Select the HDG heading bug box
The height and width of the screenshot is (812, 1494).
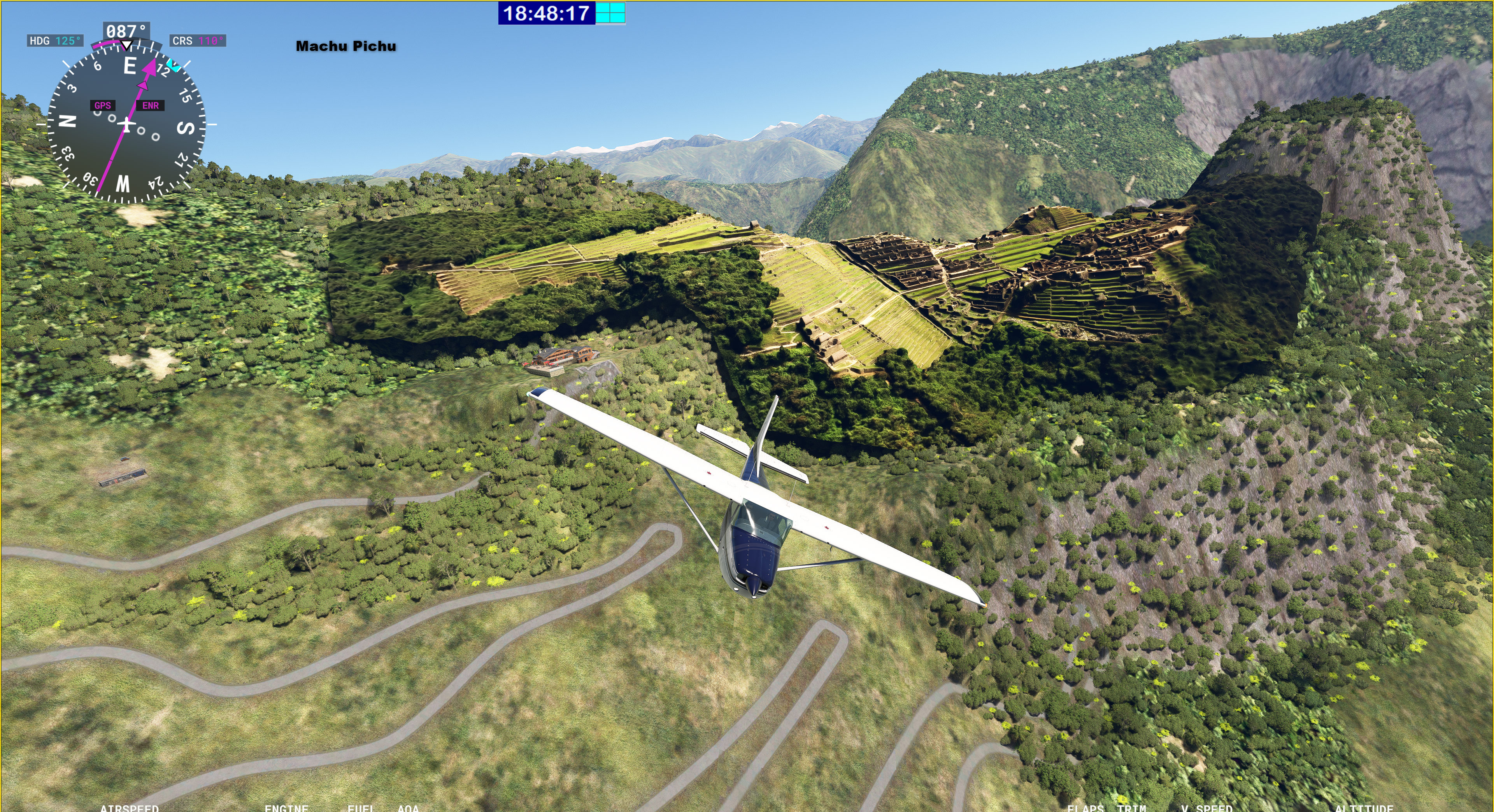pyautogui.click(x=55, y=40)
